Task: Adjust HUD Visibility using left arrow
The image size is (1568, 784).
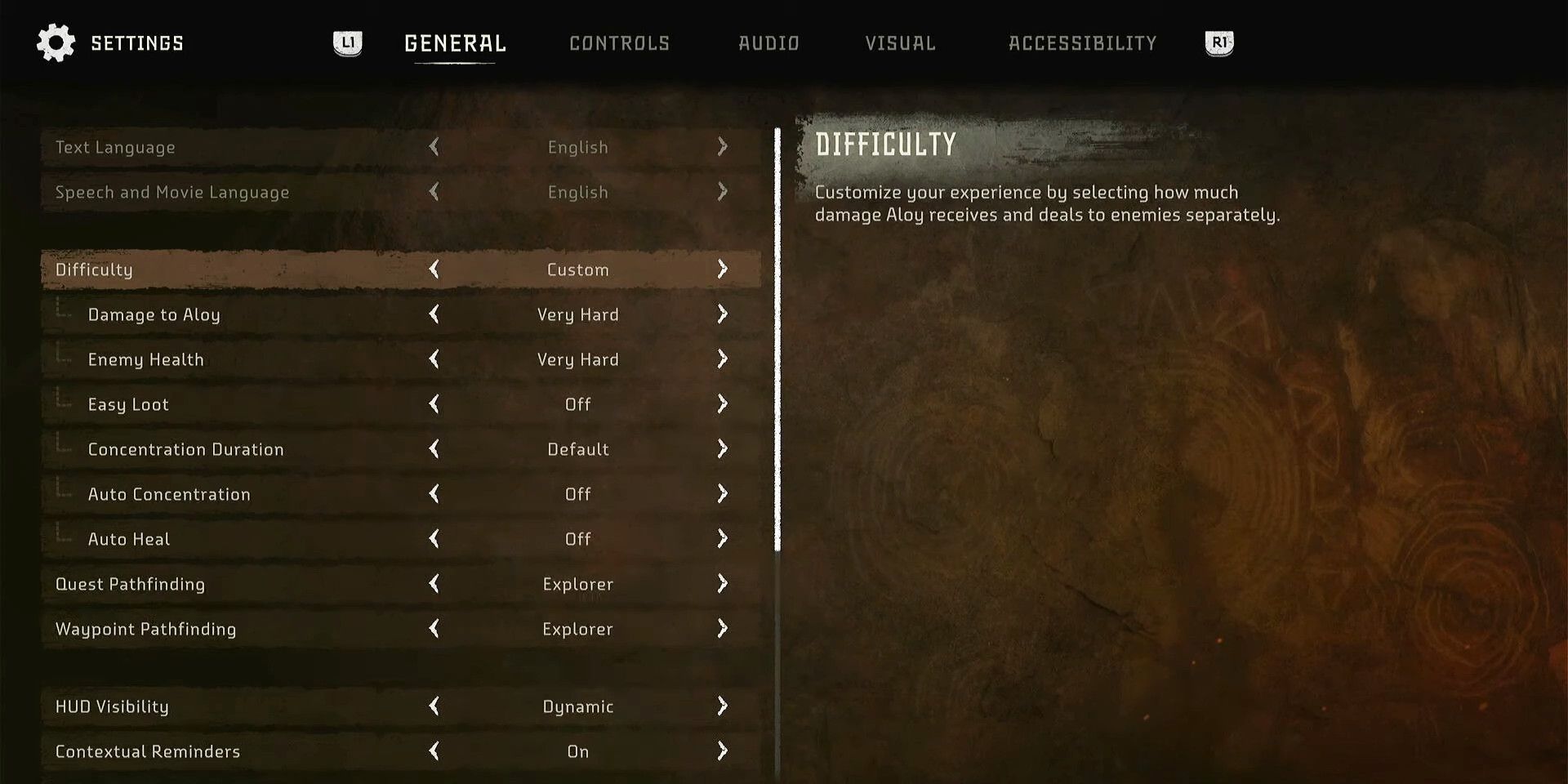Action: (x=434, y=706)
